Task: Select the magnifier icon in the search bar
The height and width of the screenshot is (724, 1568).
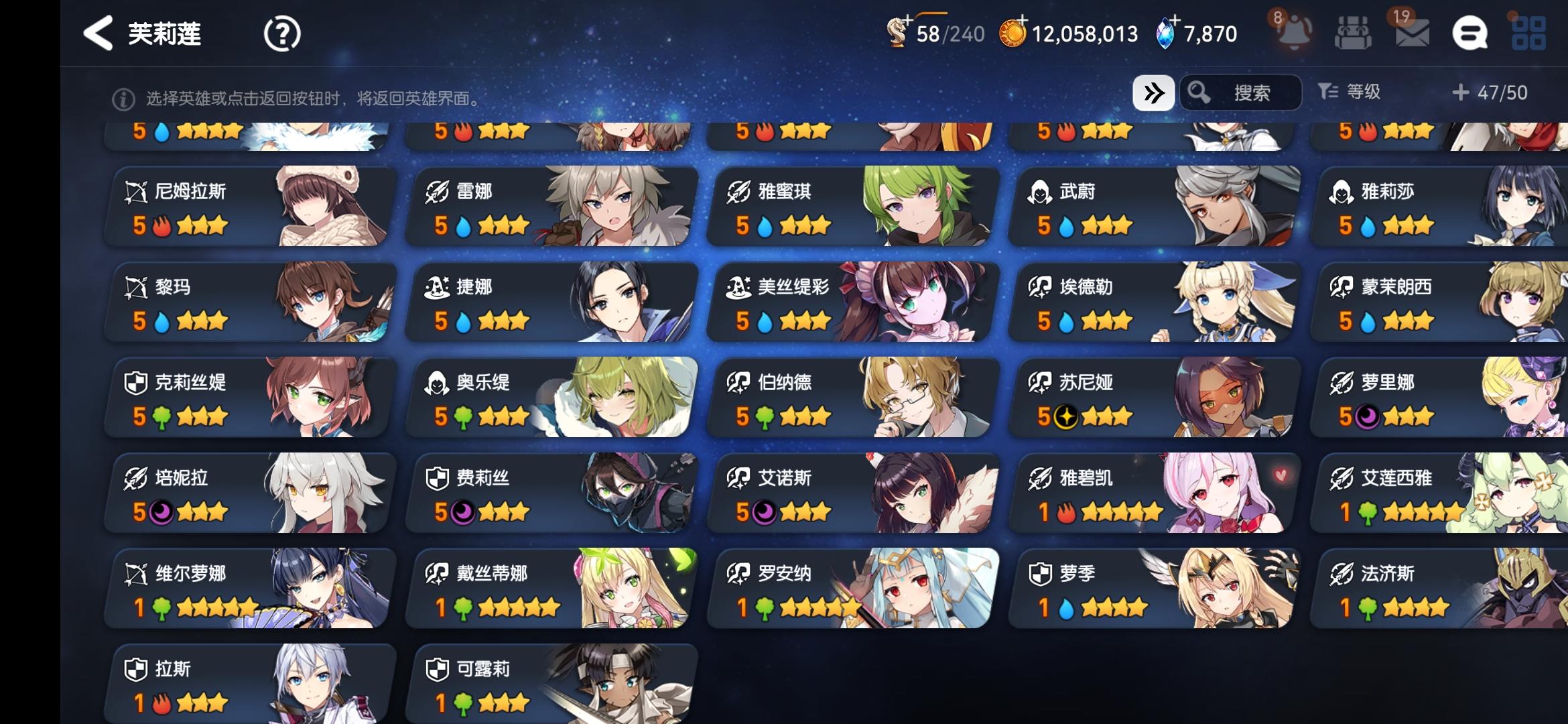Action: [1199, 93]
